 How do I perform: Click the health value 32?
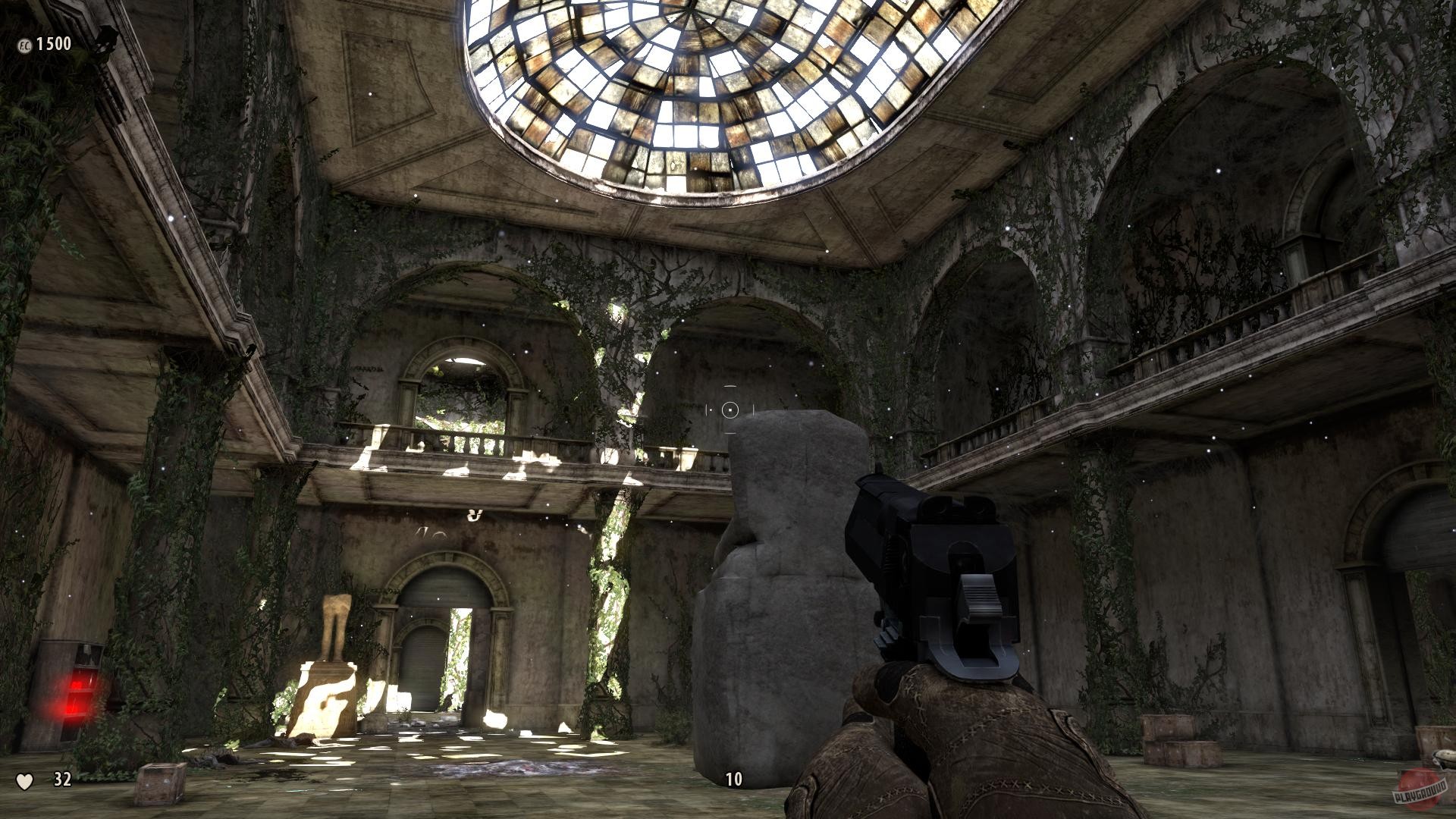61,780
